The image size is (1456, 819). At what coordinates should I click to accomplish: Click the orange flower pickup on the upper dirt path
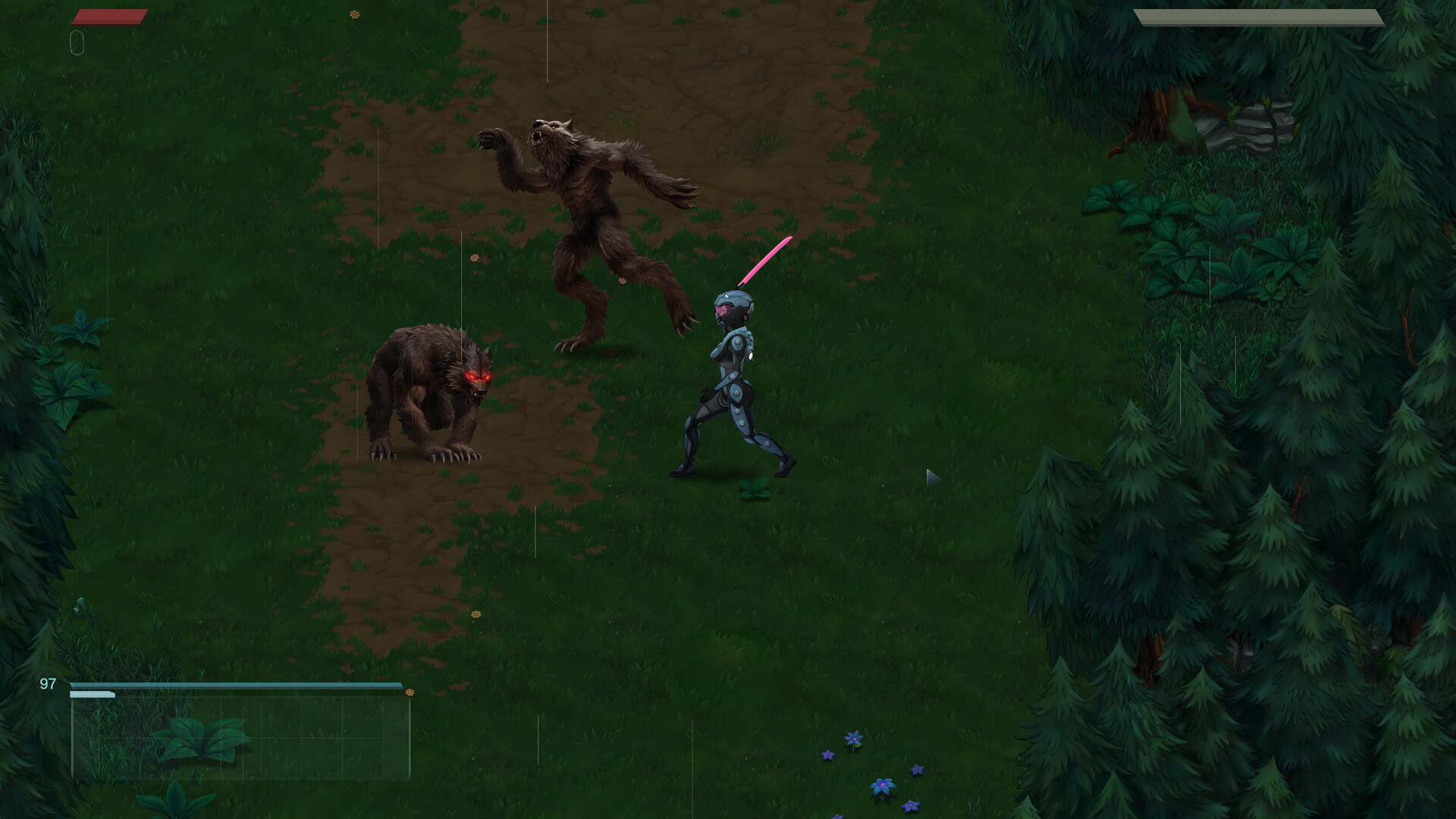pyautogui.click(x=354, y=14)
